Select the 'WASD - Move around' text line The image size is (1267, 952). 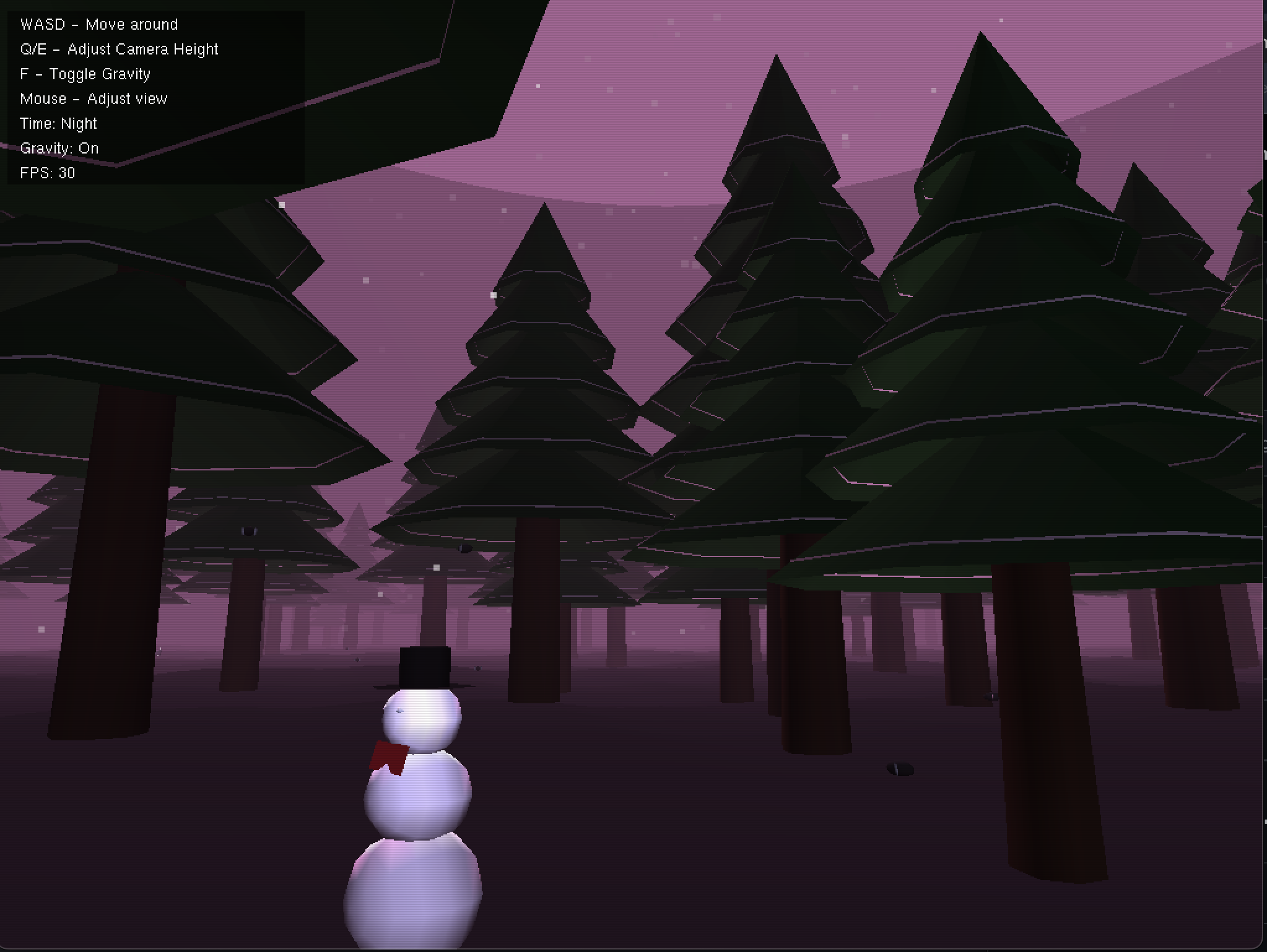coord(99,24)
